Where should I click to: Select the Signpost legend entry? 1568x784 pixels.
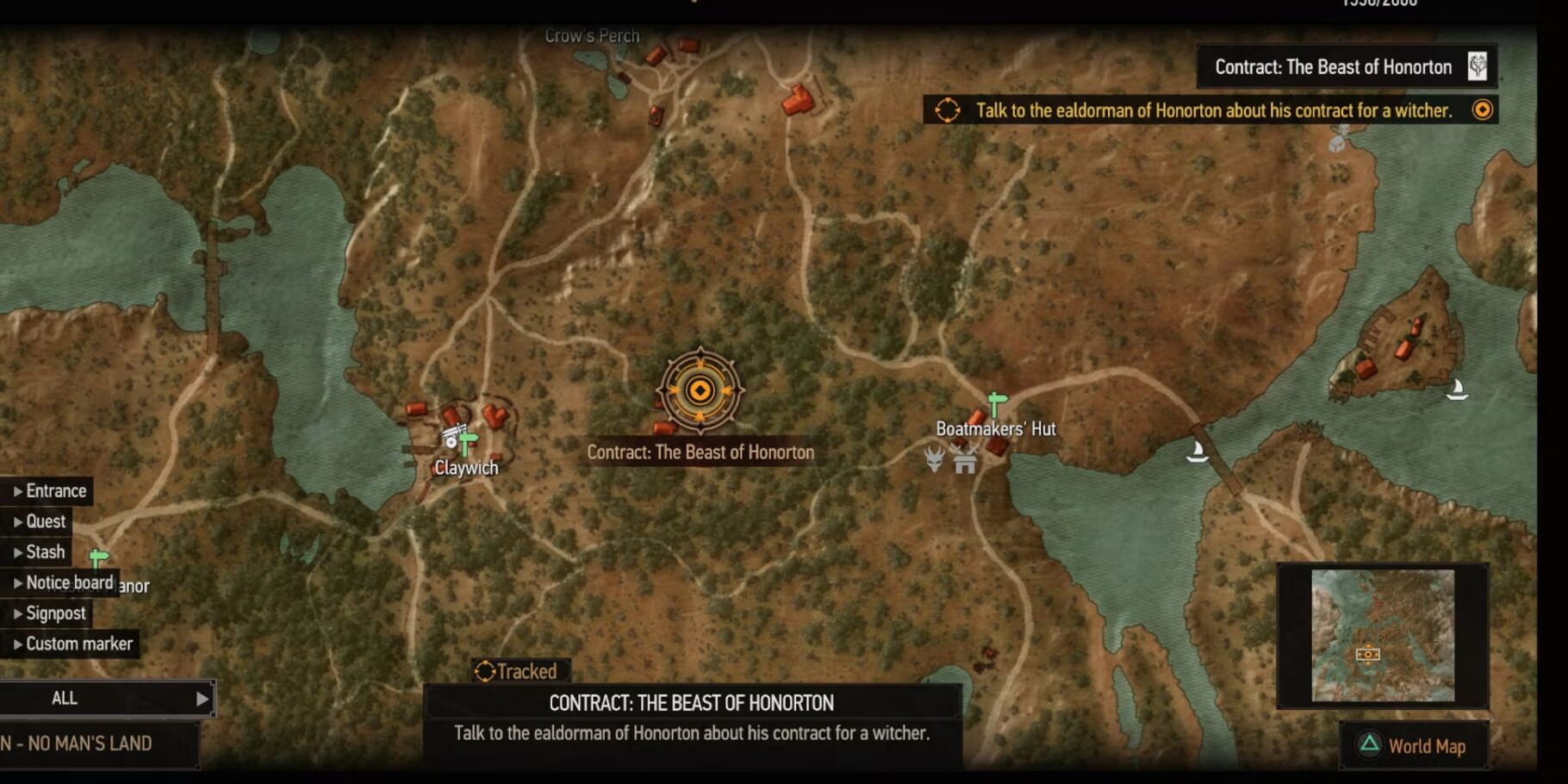(x=54, y=613)
